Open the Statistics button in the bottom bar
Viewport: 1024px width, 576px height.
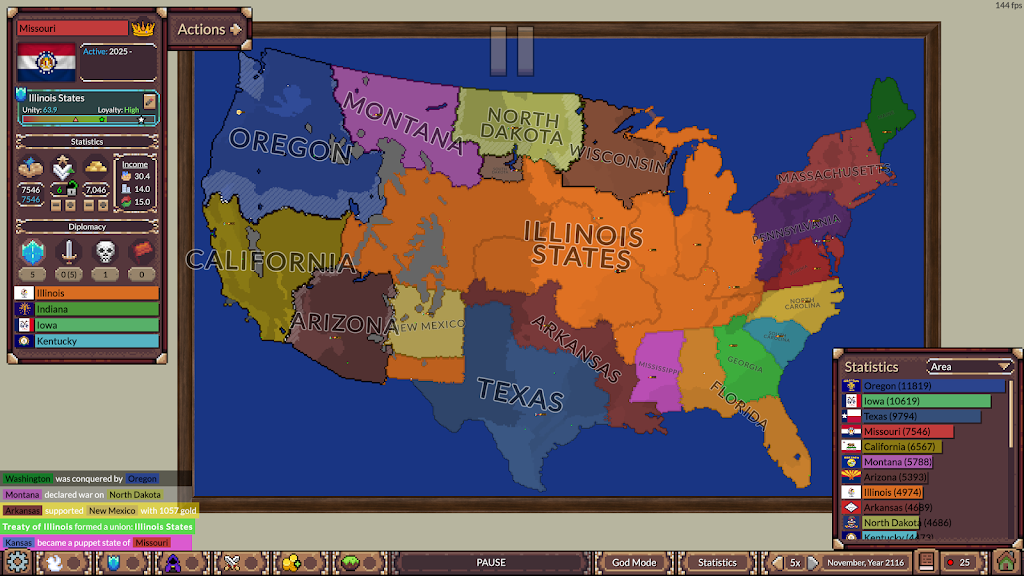pyautogui.click(x=717, y=562)
